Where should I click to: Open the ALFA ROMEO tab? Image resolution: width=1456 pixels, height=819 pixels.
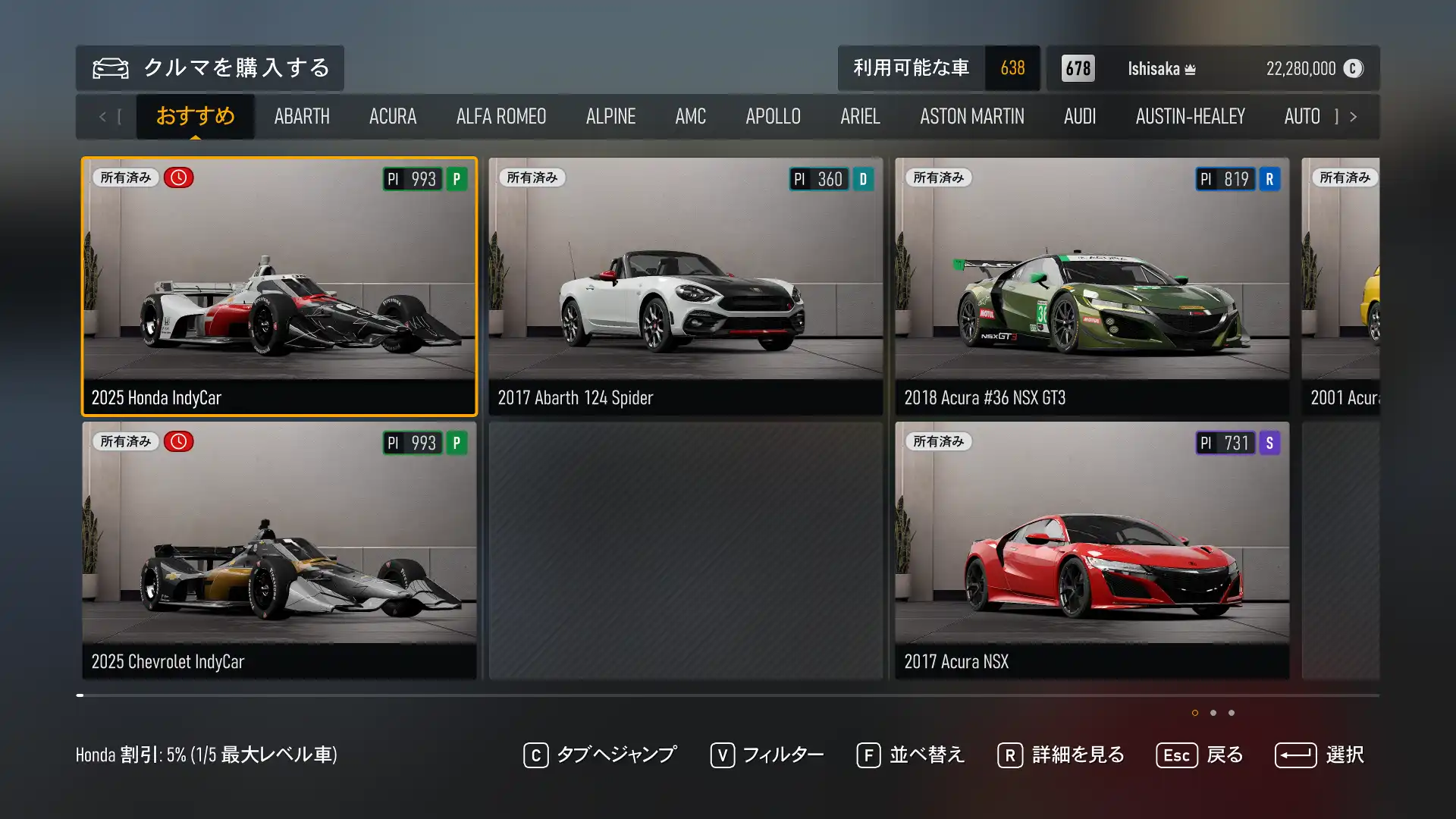tap(501, 116)
